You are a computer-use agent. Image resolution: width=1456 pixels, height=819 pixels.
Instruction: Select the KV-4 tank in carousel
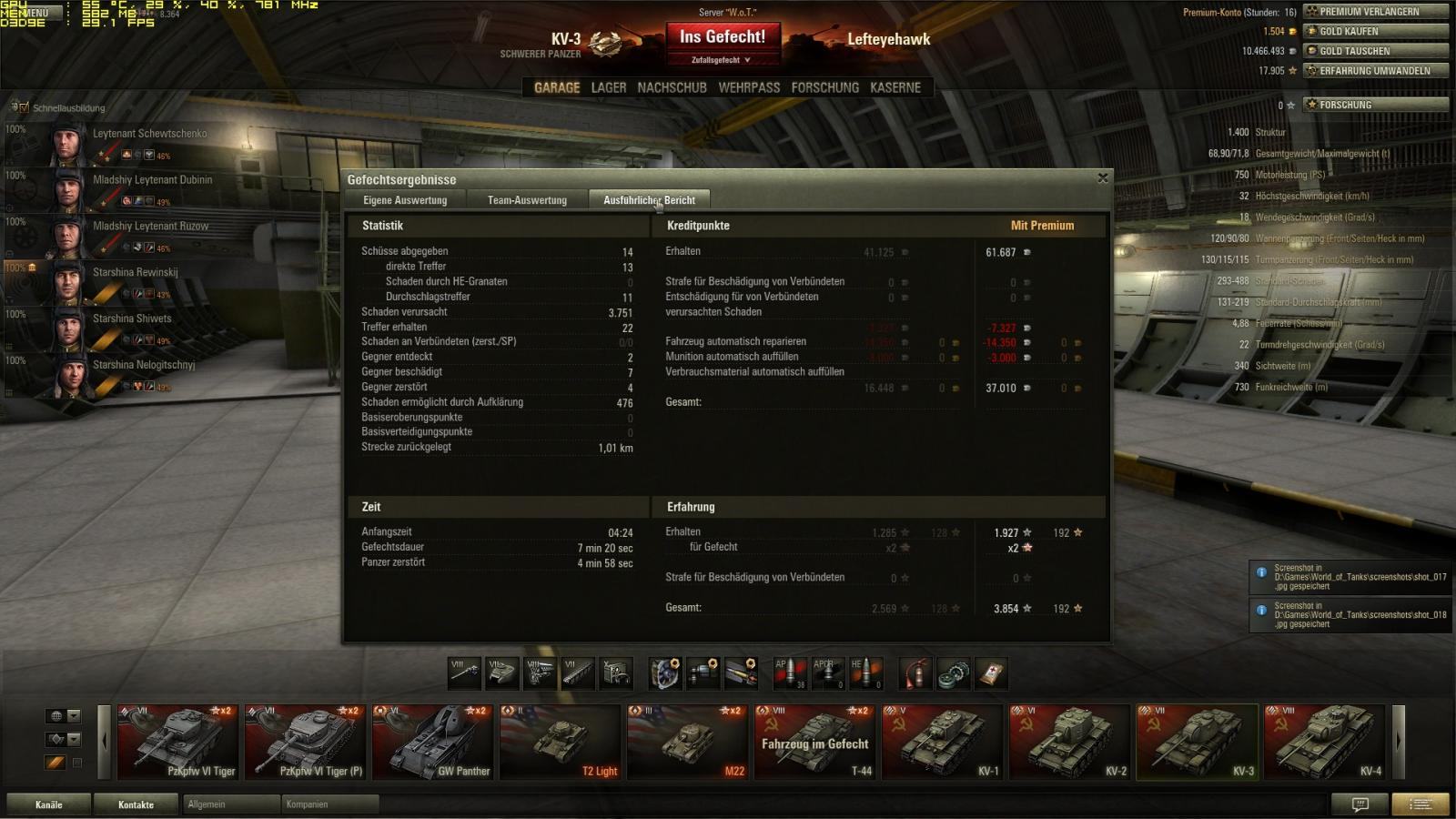[1324, 743]
